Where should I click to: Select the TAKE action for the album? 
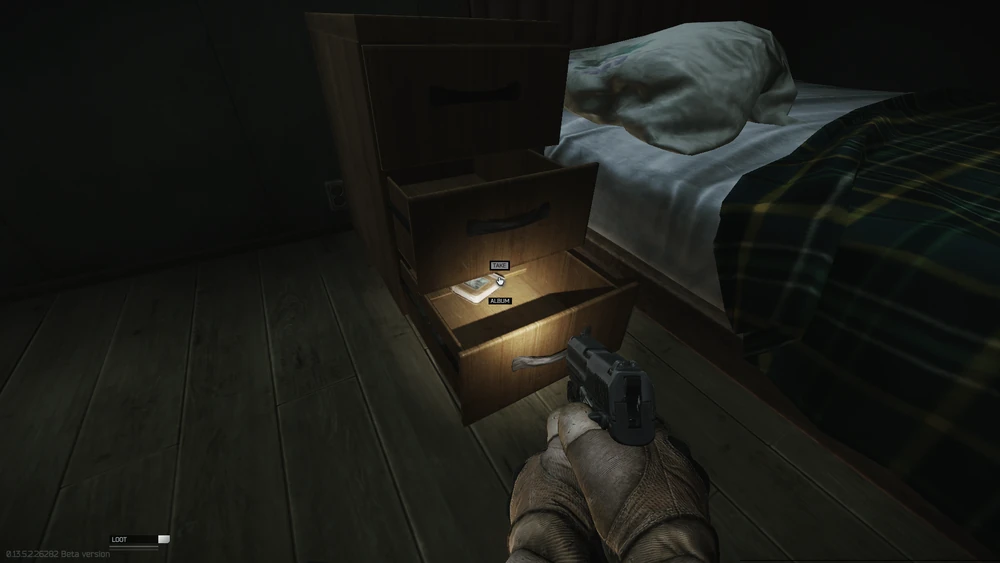point(499,266)
